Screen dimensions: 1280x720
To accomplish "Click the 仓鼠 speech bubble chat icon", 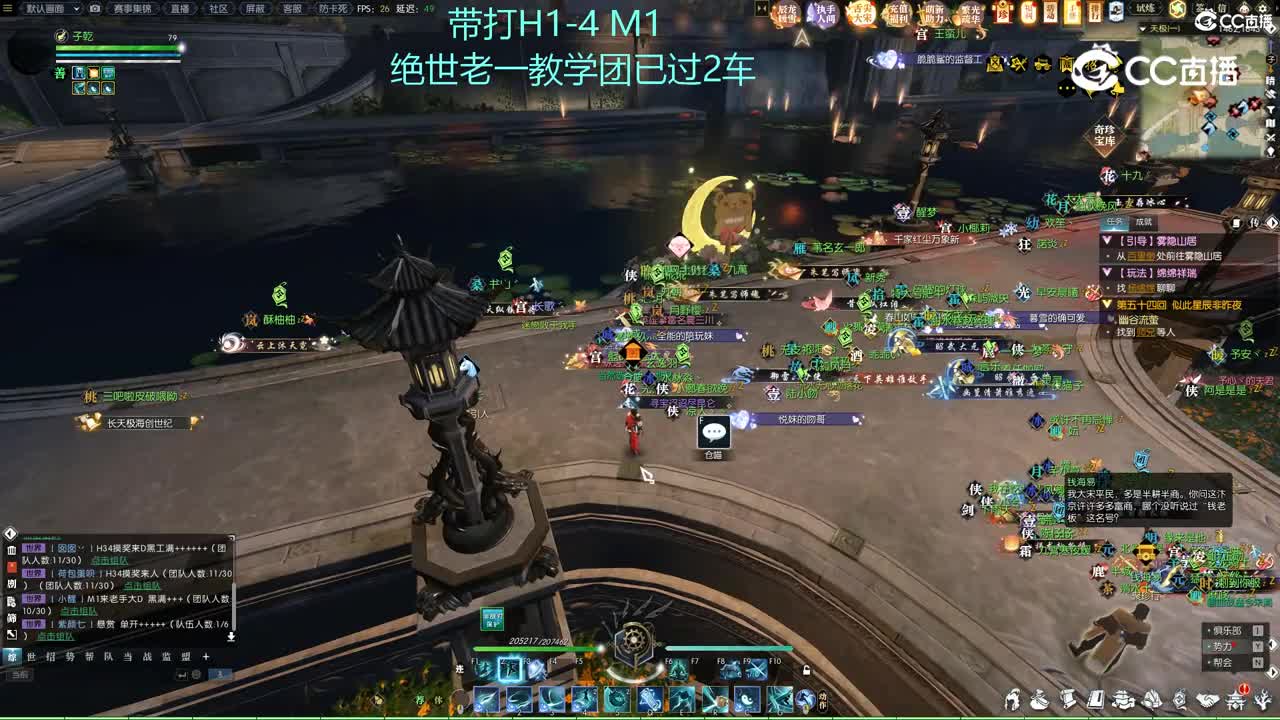I will (x=712, y=432).
